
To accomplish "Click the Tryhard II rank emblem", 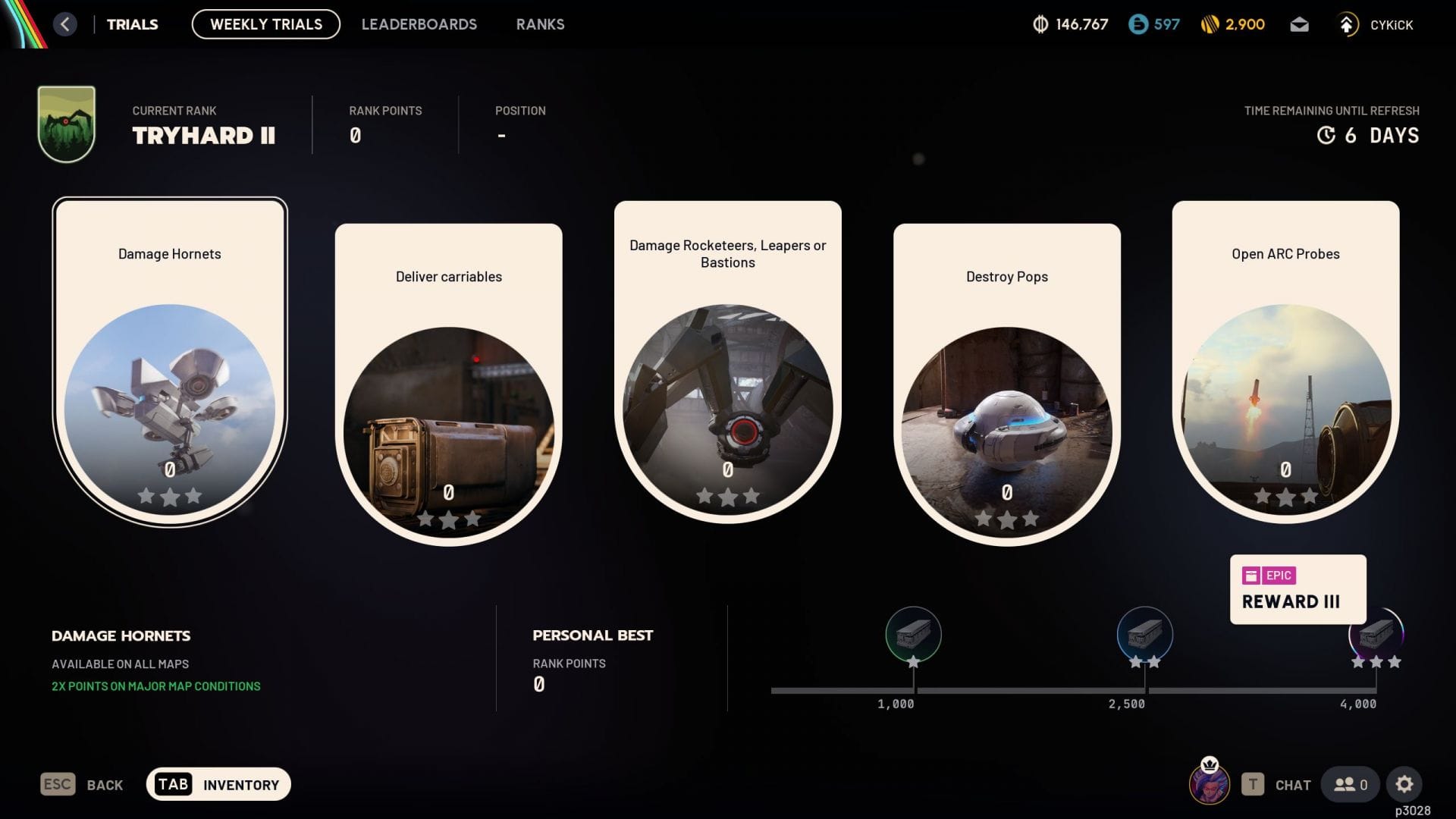I will 65,121.
